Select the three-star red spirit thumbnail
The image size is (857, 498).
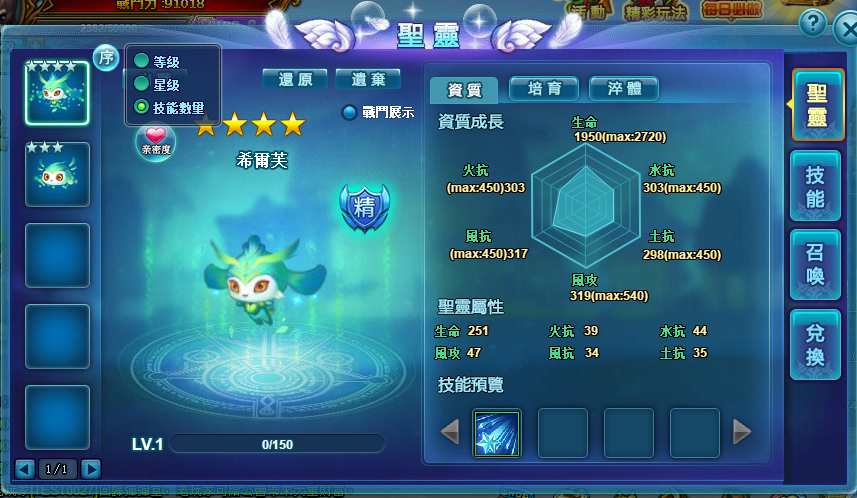(x=57, y=174)
